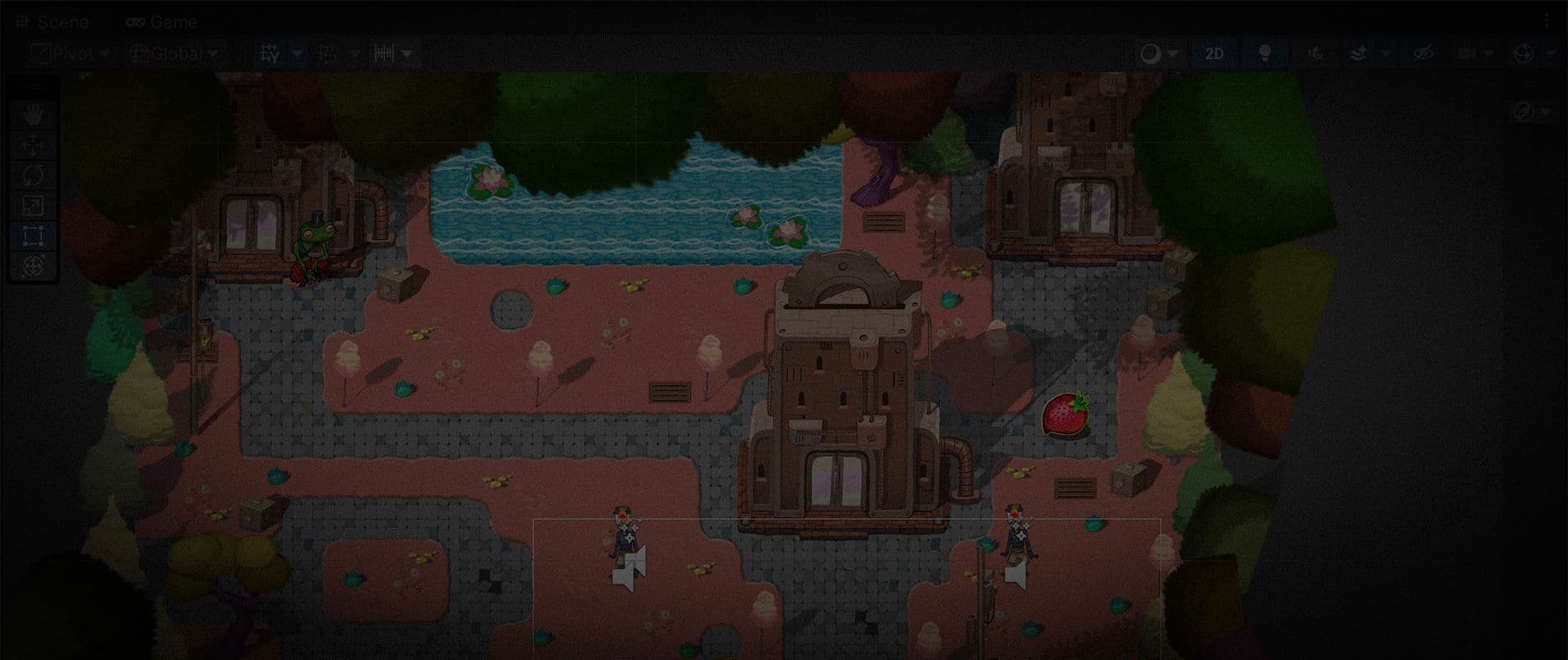
Task: Toggle scene lighting on or off
Action: [1264, 54]
